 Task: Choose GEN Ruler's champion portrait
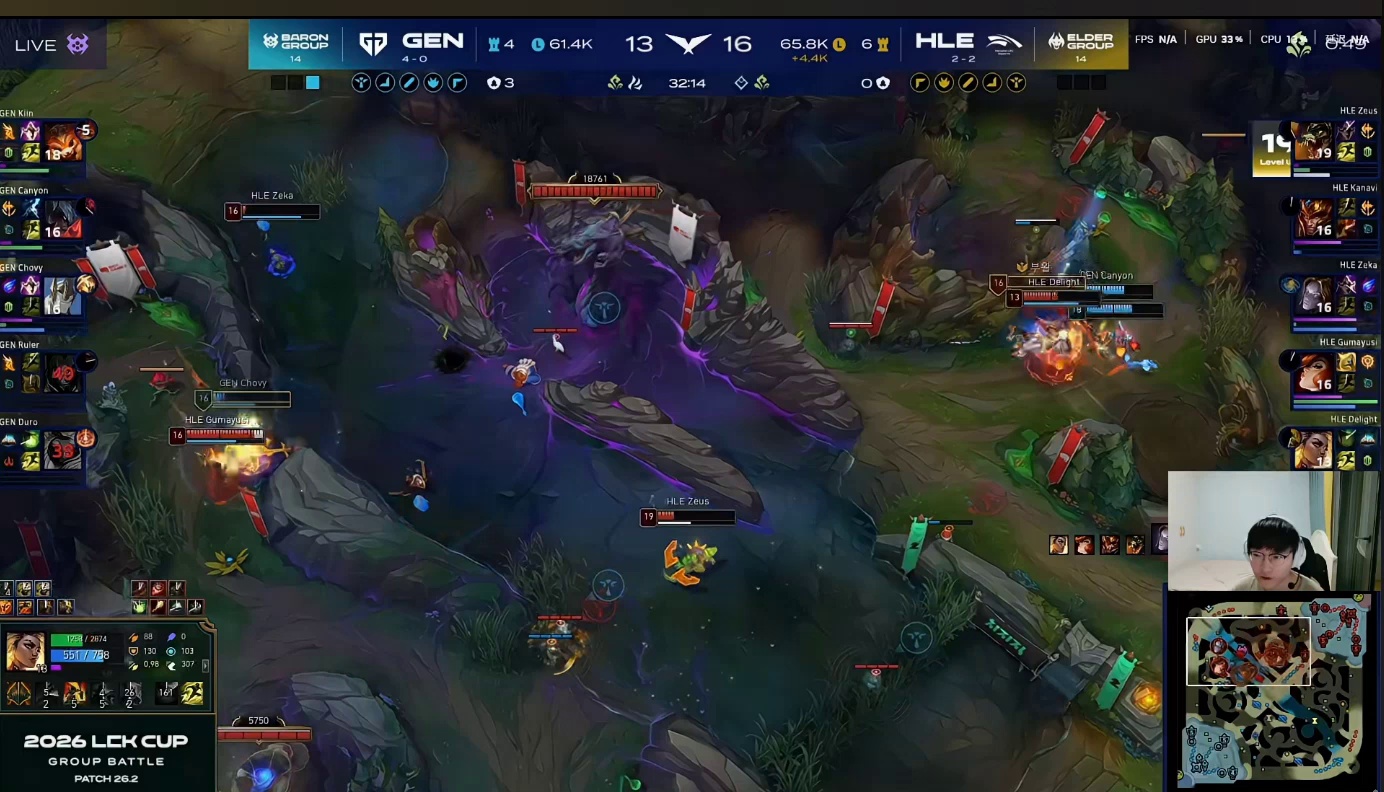pos(62,374)
